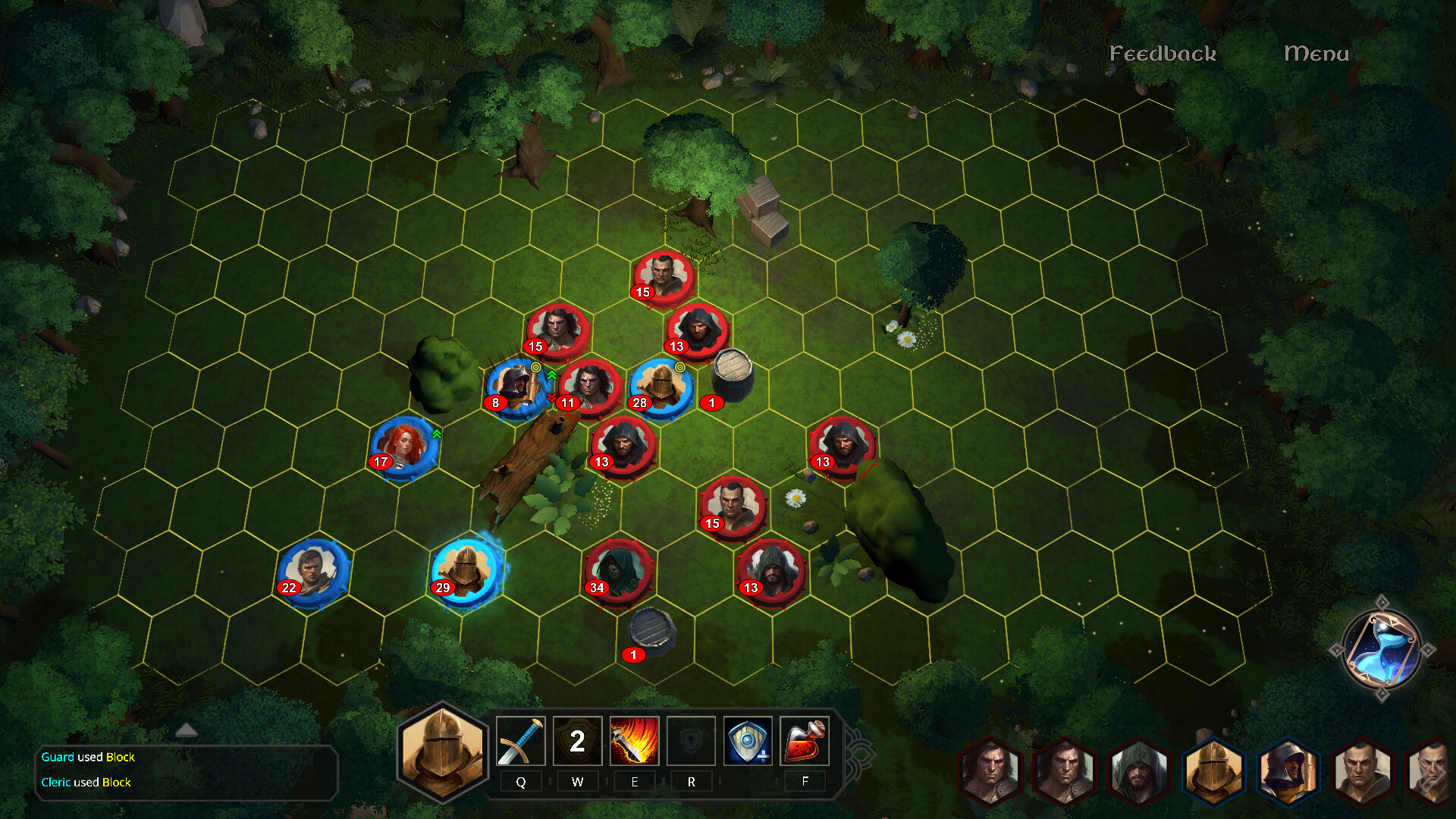Select the allied unit with 22 health

click(x=313, y=571)
